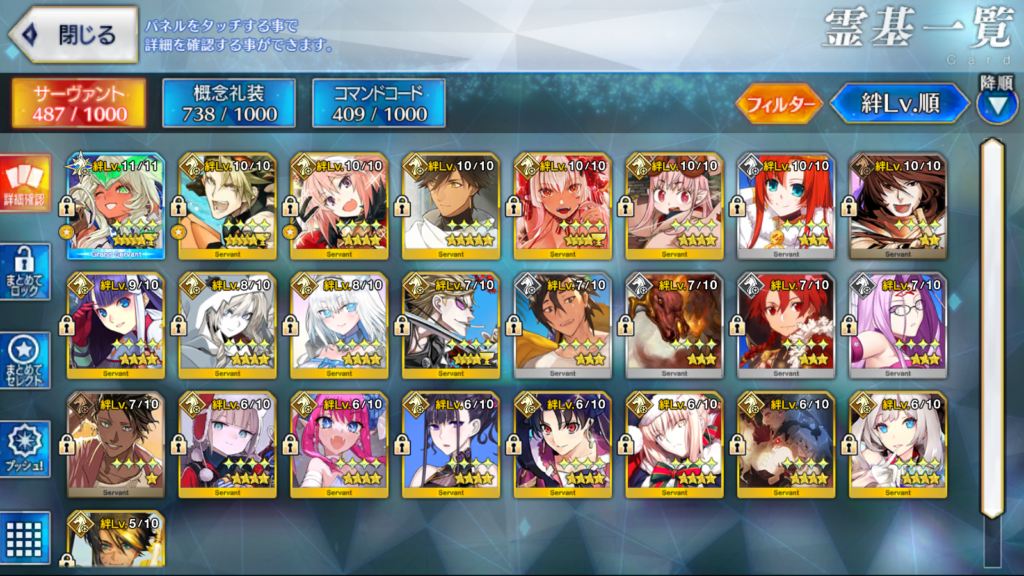Open the 概念礼装 tab
Image resolution: width=1024 pixels, height=576 pixels.
(x=229, y=104)
